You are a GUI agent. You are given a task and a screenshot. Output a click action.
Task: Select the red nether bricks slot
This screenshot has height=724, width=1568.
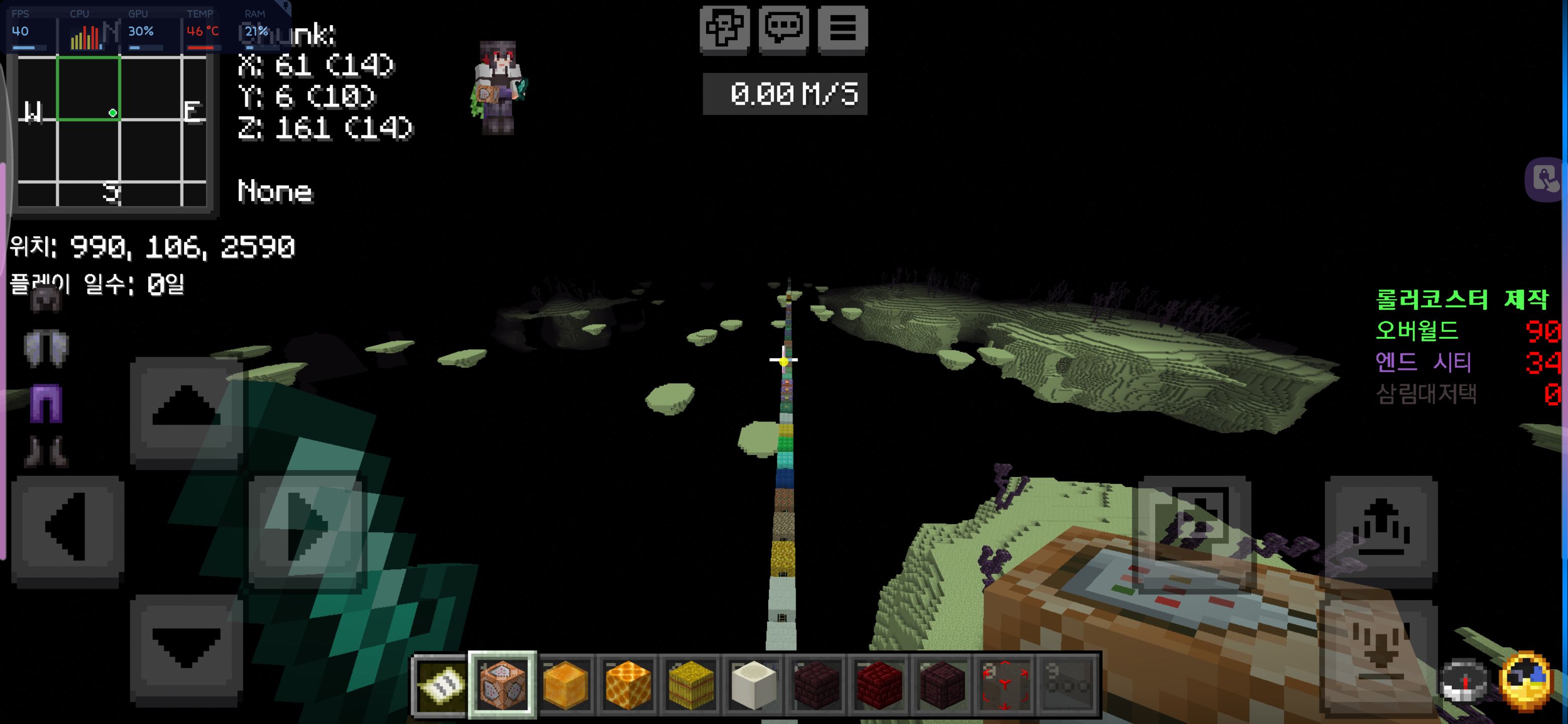[x=879, y=685]
